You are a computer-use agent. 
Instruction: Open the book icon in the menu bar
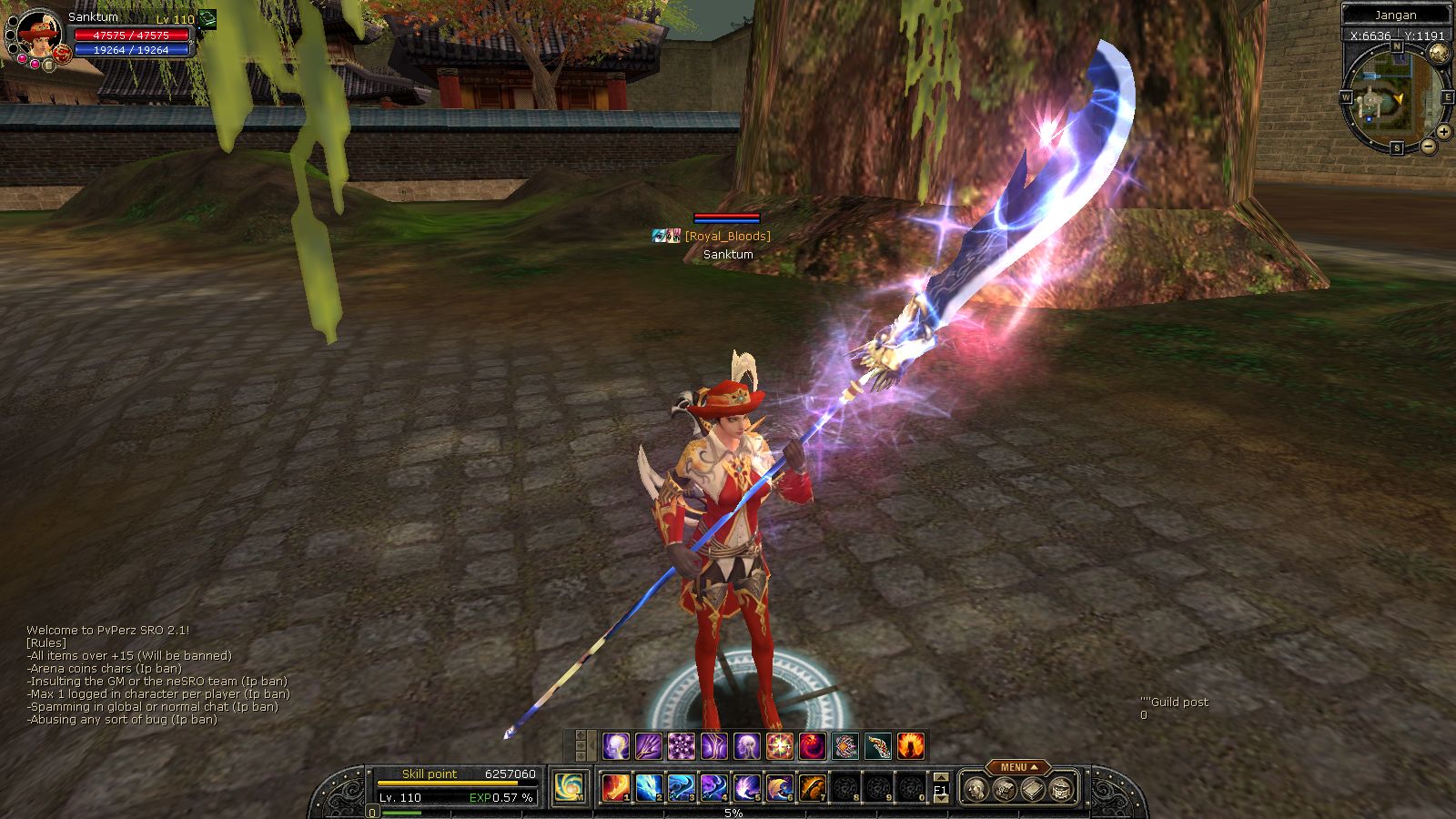tap(1032, 789)
